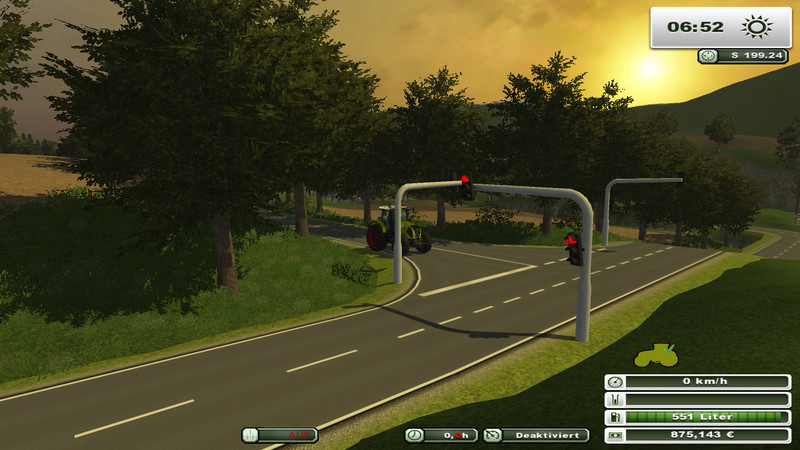Click the compass icon beside S 199.24
This screenshot has height=450, width=800.
[709, 56]
